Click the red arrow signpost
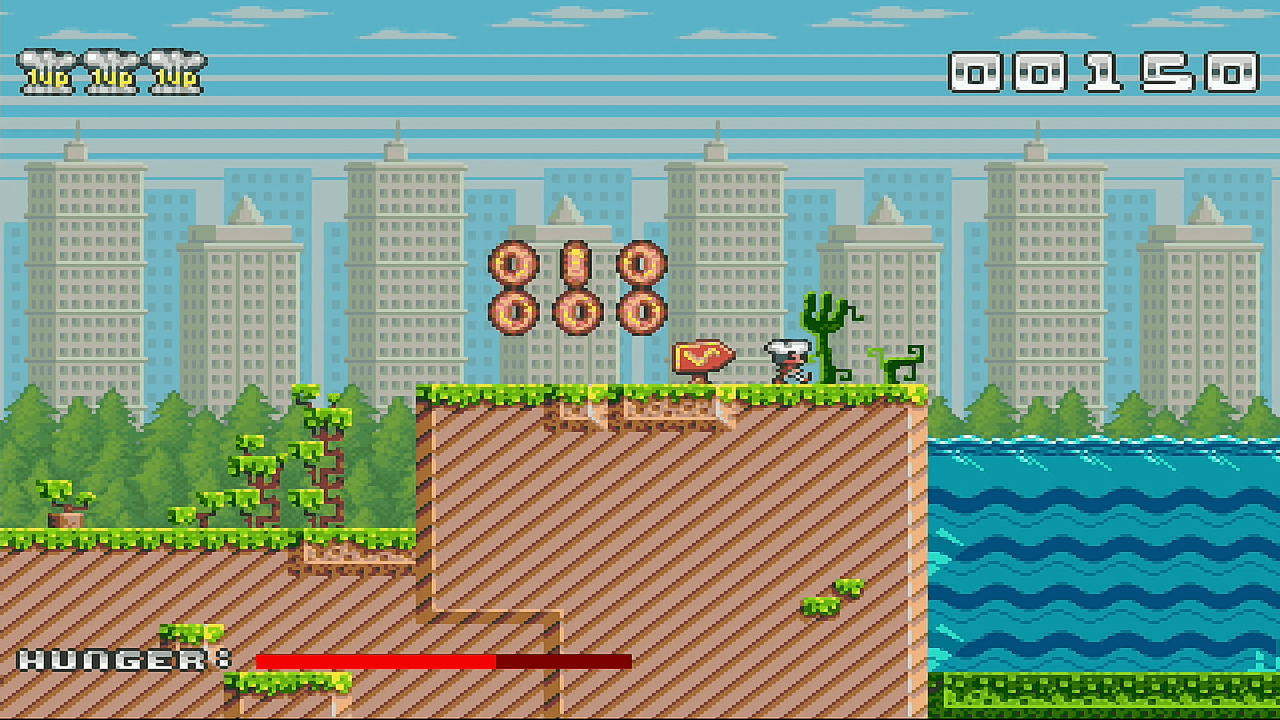The image size is (1280, 720). [x=699, y=356]
